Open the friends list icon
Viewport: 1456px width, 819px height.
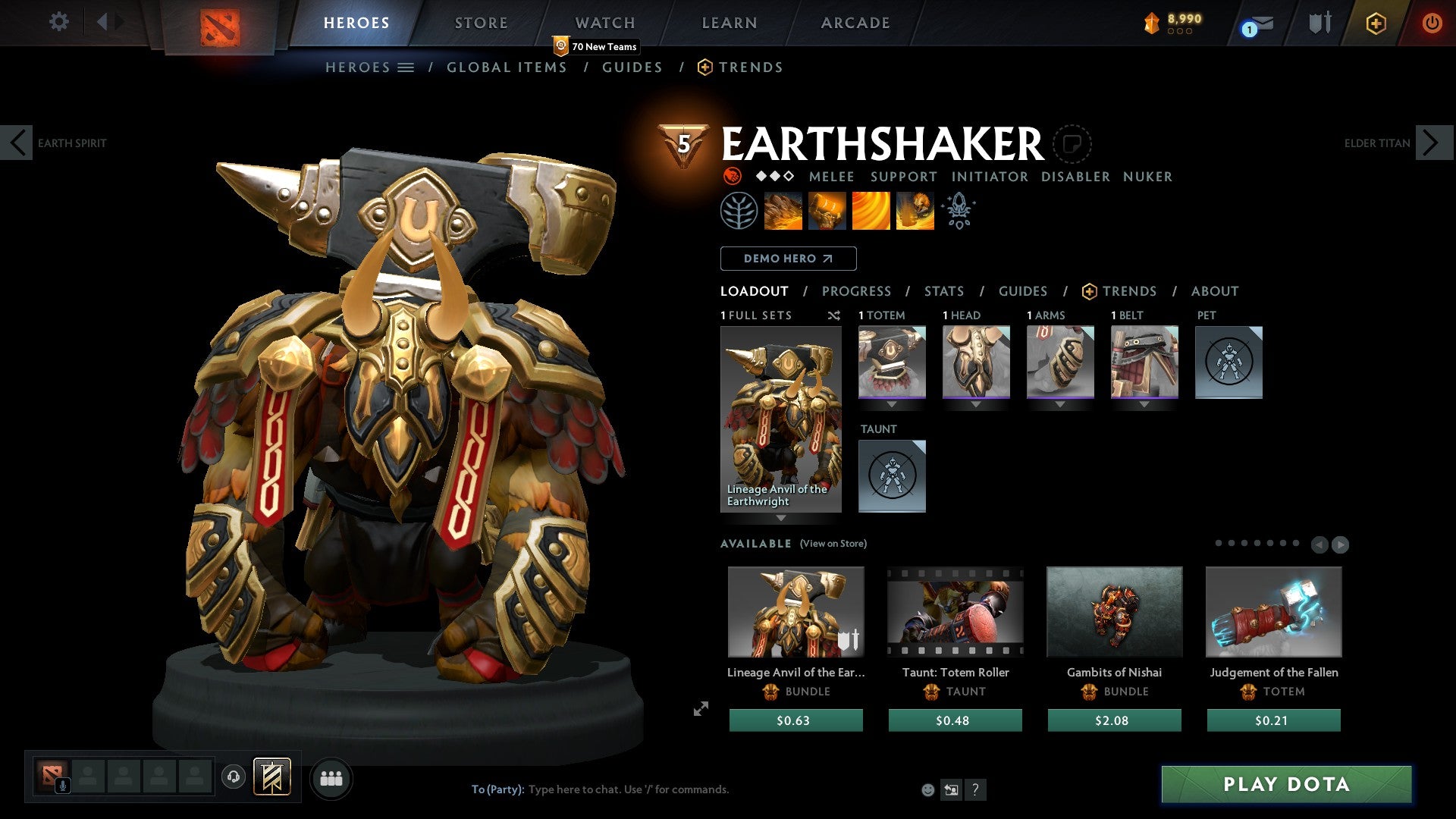point(331,778)
